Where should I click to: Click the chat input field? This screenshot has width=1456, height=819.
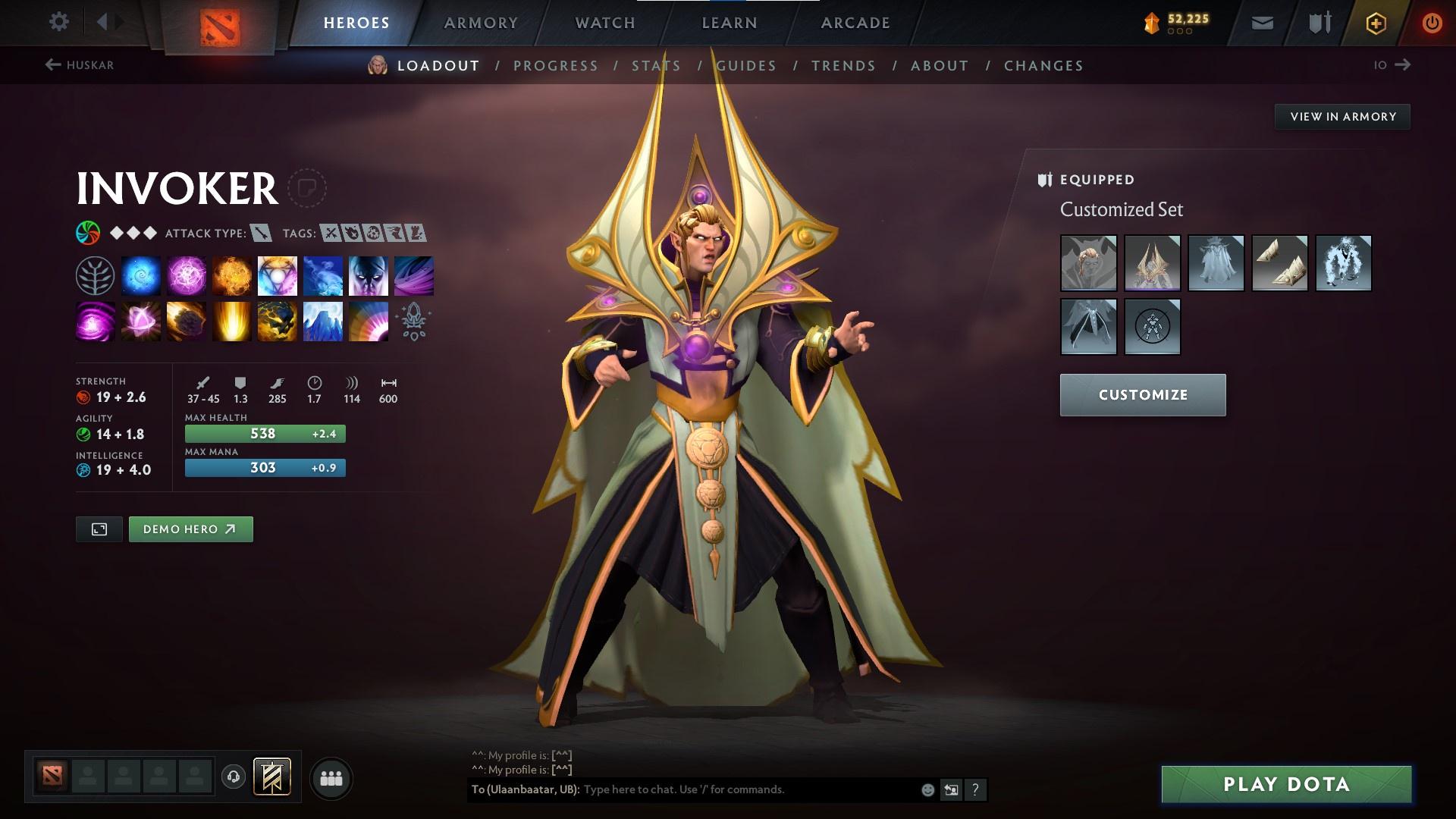[747, 789]
